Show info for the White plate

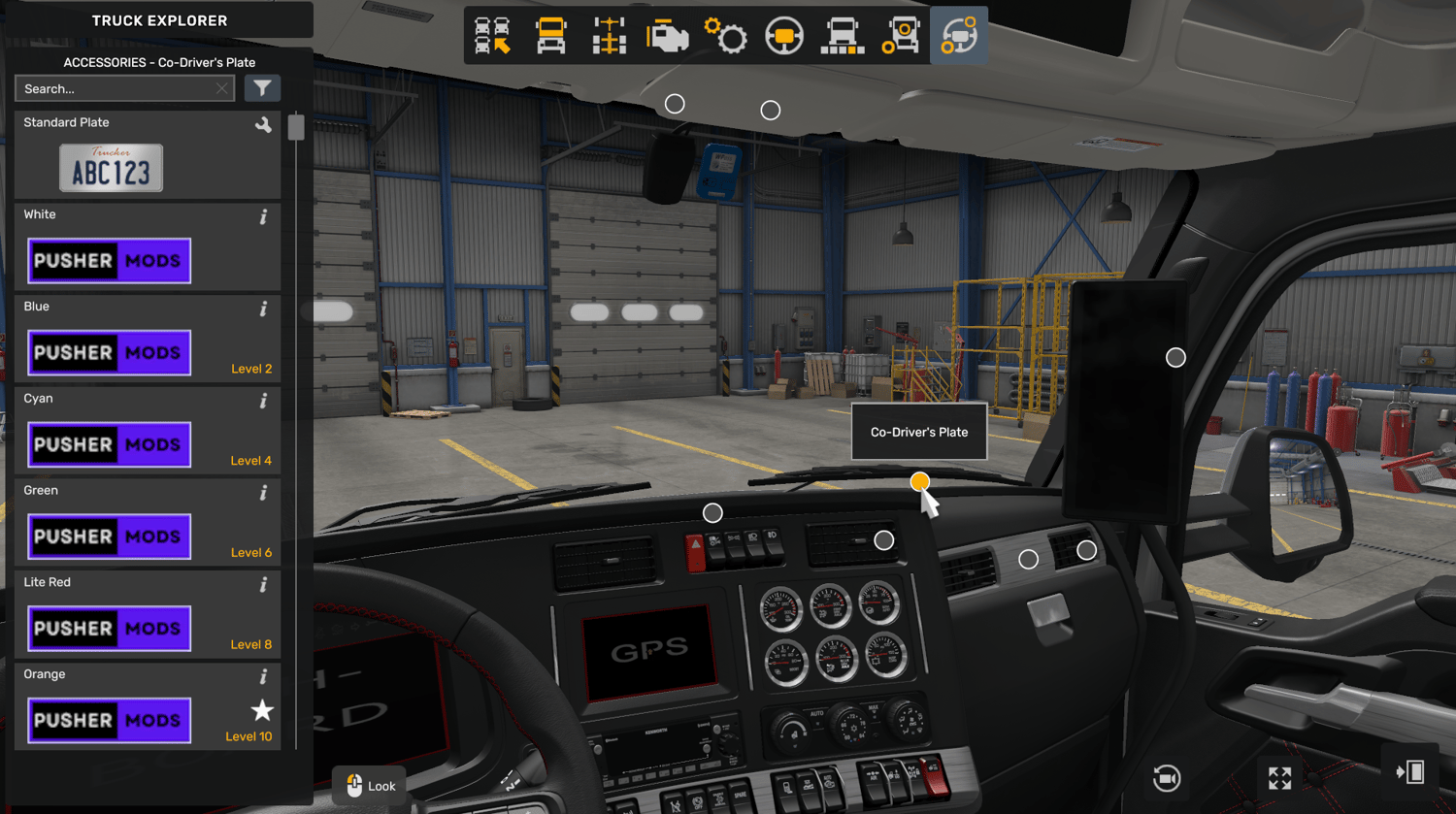point(263,217)
